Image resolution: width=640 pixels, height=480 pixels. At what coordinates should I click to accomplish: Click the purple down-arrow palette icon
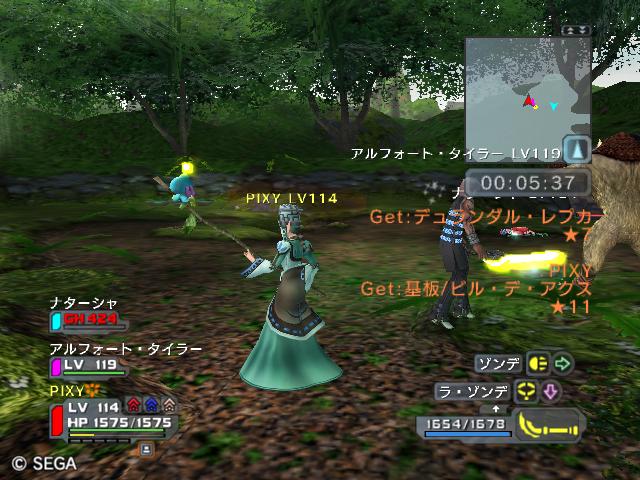[x=551, y=392]
